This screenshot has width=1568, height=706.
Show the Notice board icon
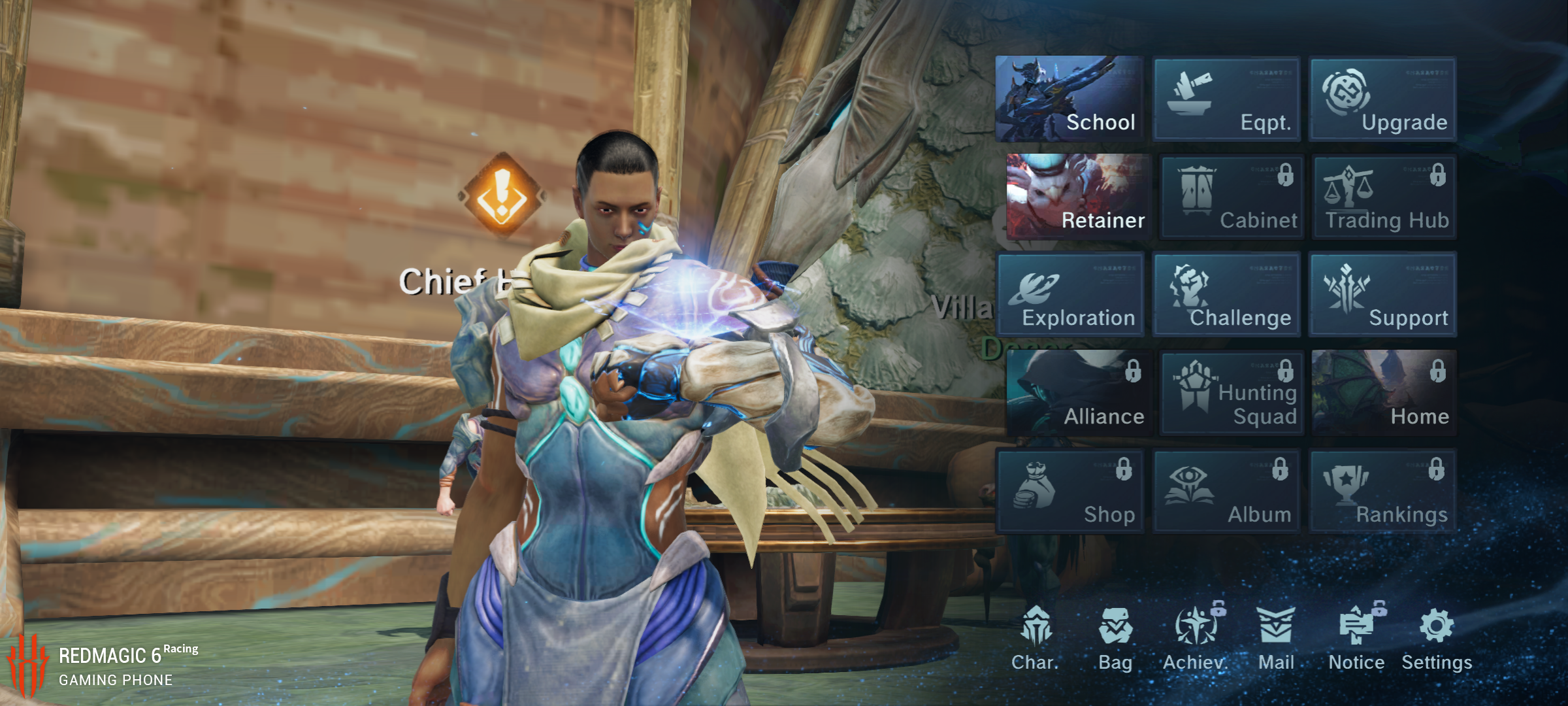click(1356, 637)
